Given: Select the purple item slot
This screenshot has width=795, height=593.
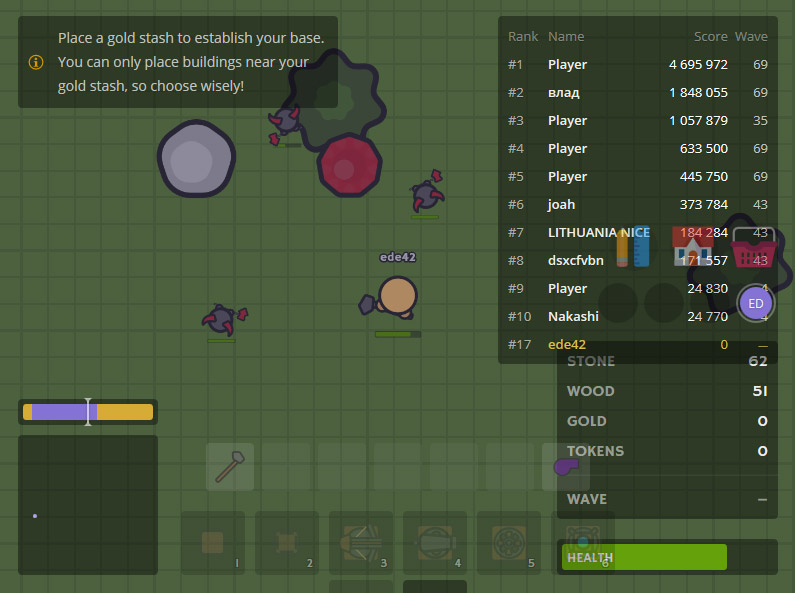Looking at the screenshot, I should pyautogui.click(x=565, y=466).
